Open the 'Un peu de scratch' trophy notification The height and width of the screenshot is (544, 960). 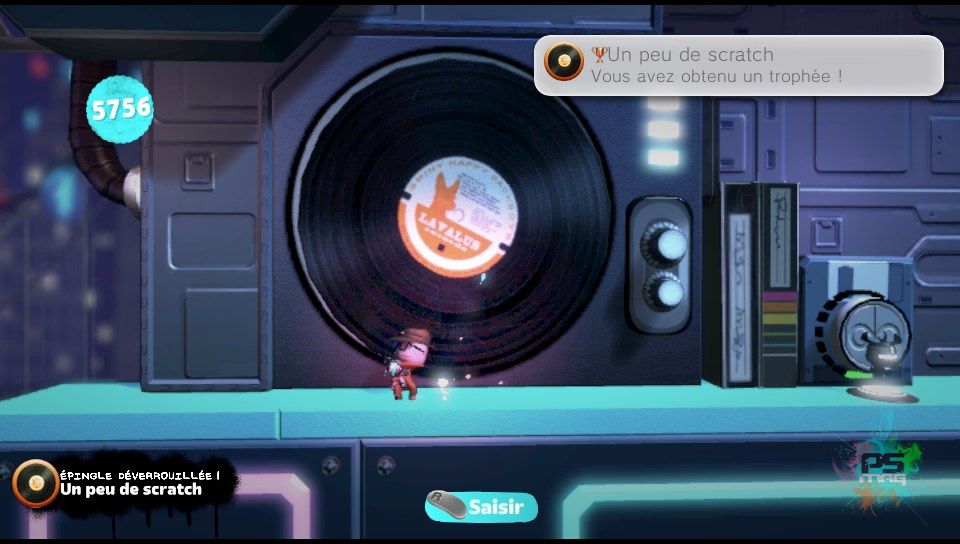point(738,65)
